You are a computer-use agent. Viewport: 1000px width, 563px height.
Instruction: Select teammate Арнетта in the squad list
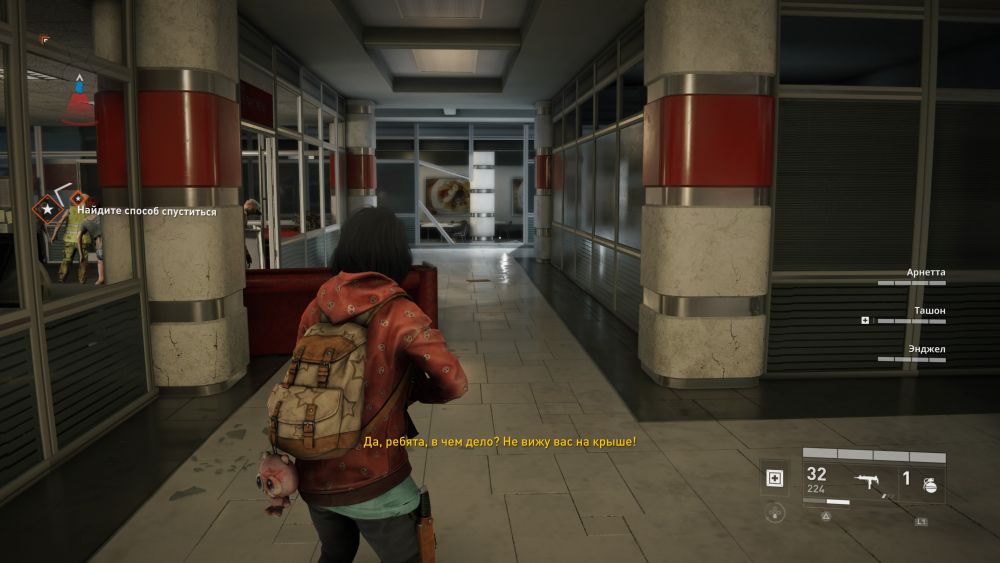[x=925, y=272]
